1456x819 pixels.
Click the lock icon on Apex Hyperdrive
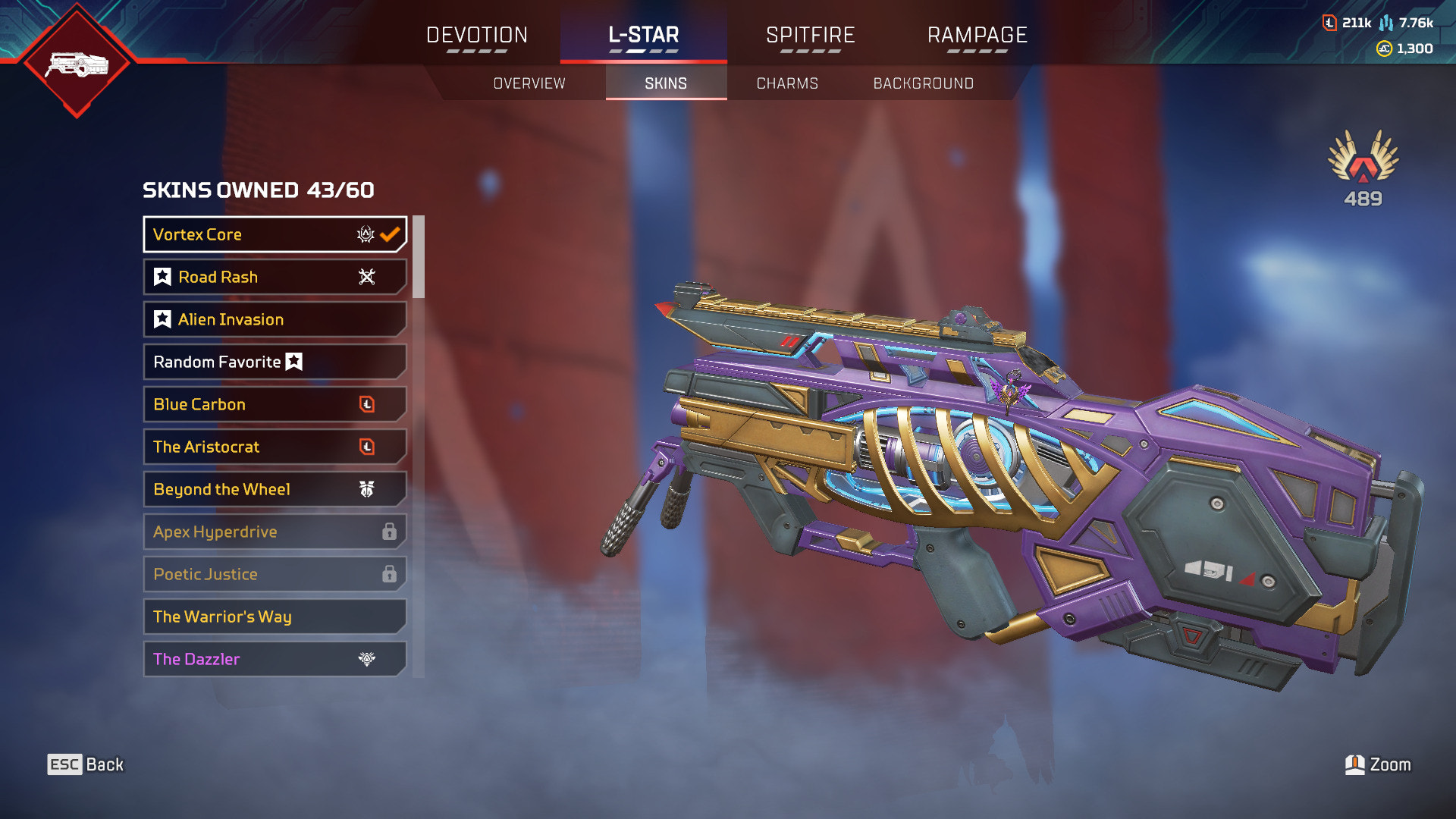(391, 532)
